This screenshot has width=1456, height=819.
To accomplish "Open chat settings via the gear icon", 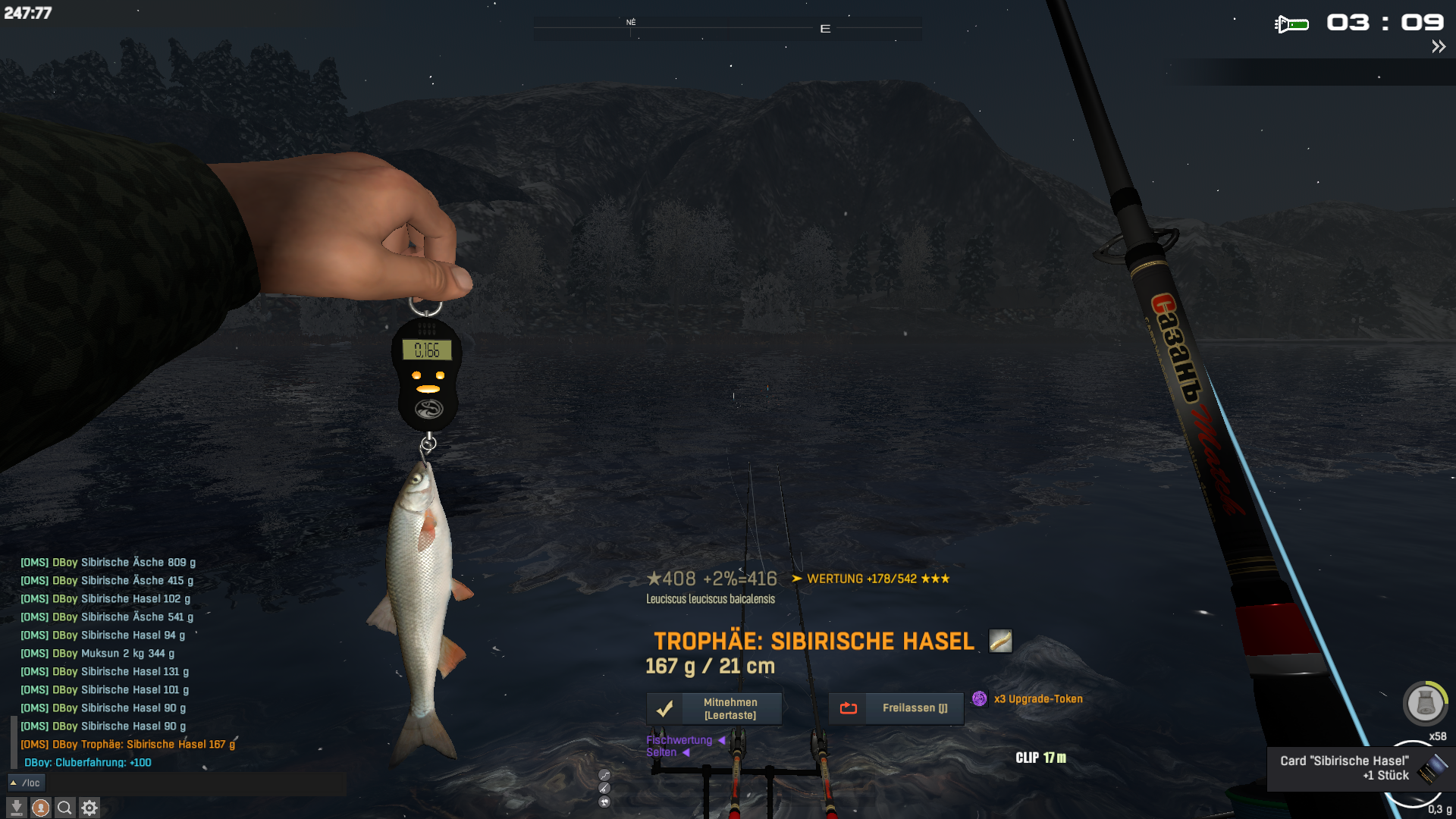I will point(89,808).
